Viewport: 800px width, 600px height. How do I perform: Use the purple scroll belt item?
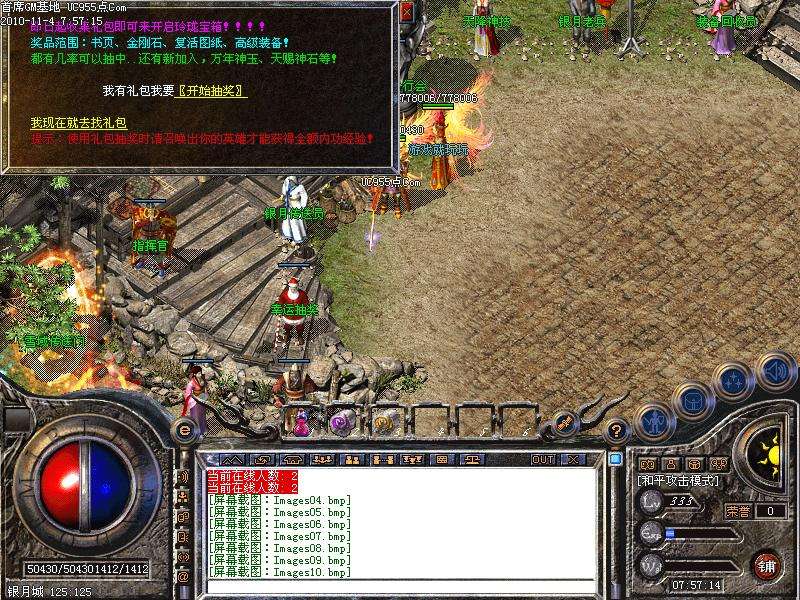tap(341, 422)
